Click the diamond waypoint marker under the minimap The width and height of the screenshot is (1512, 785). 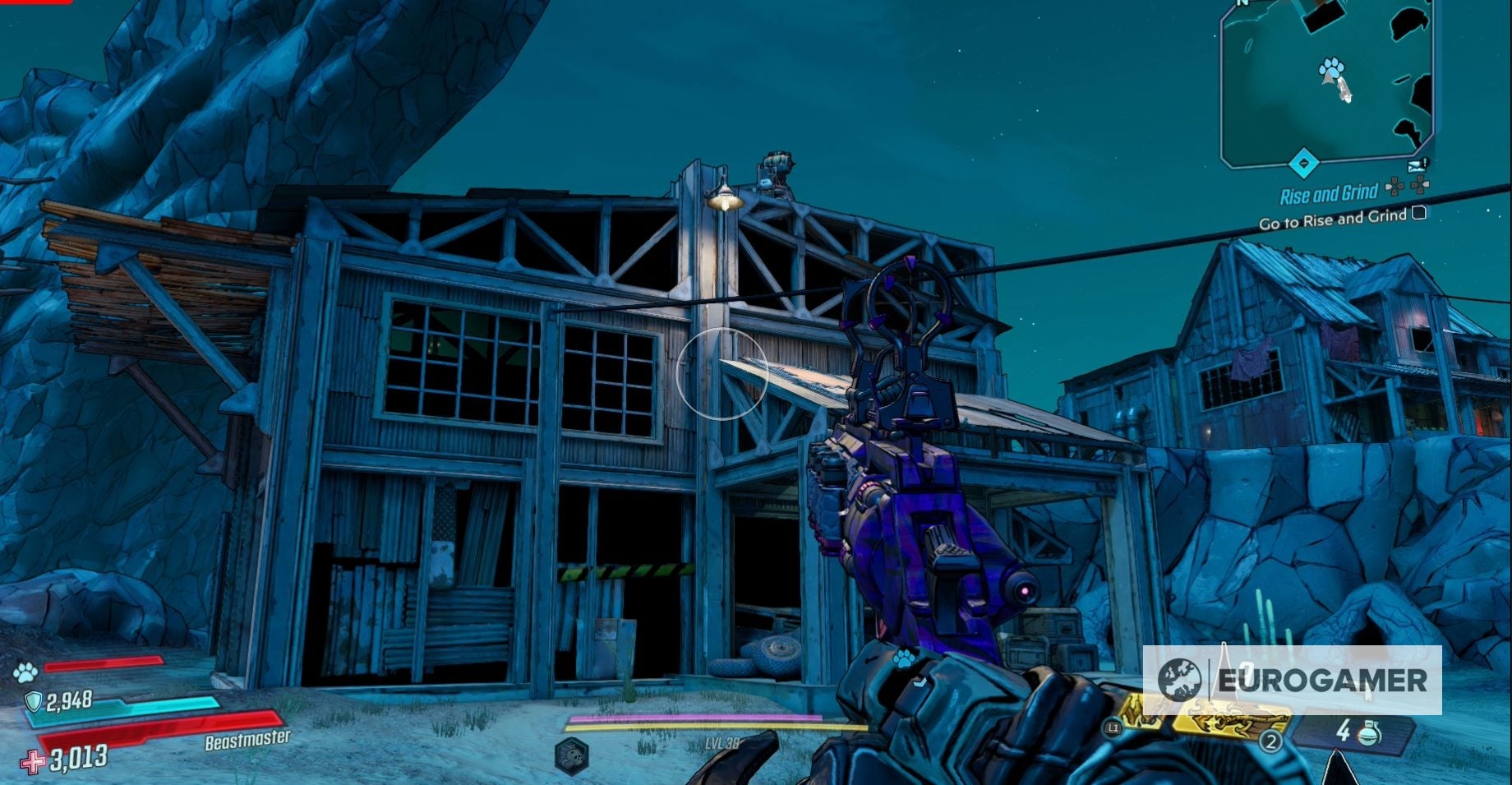coord(1303,161)
